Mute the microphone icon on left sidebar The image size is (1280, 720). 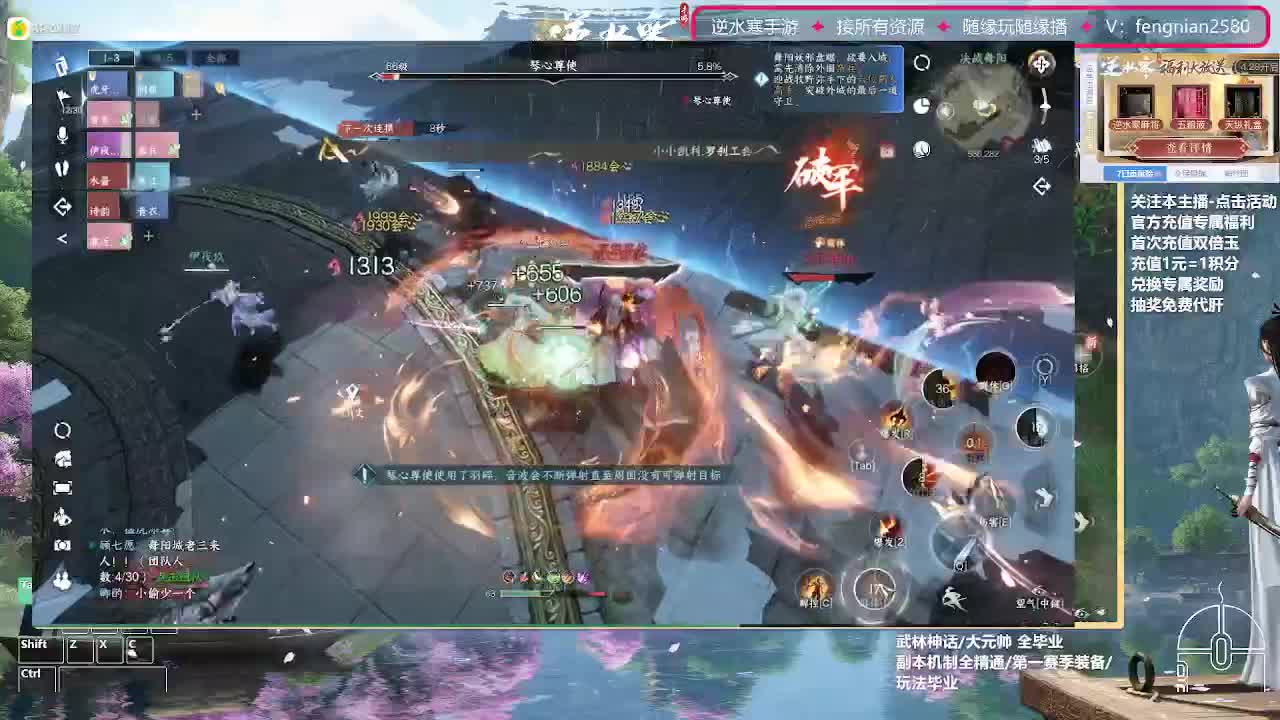(x=60, y=133)
